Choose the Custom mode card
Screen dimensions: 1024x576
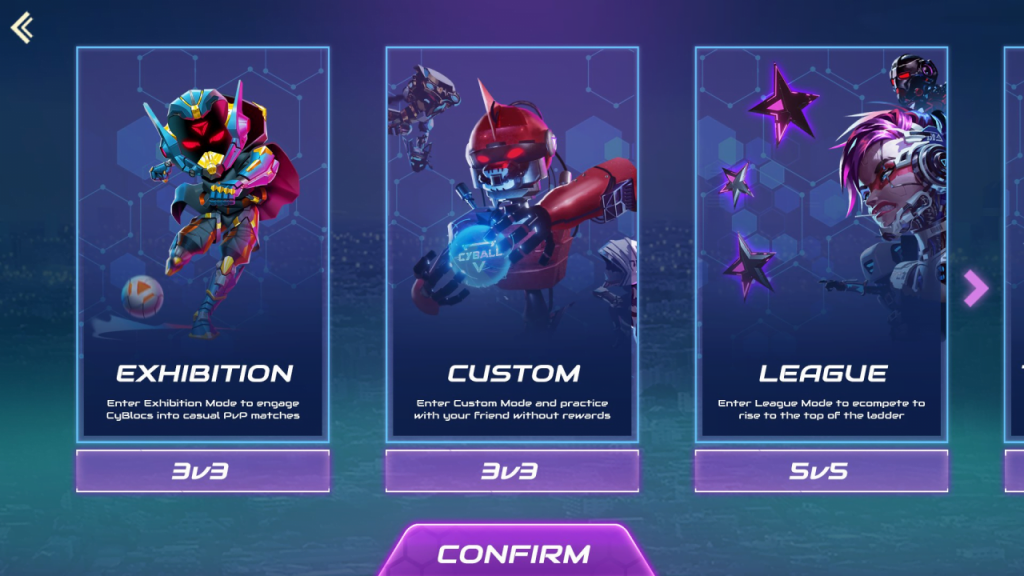tap(512, 243)
